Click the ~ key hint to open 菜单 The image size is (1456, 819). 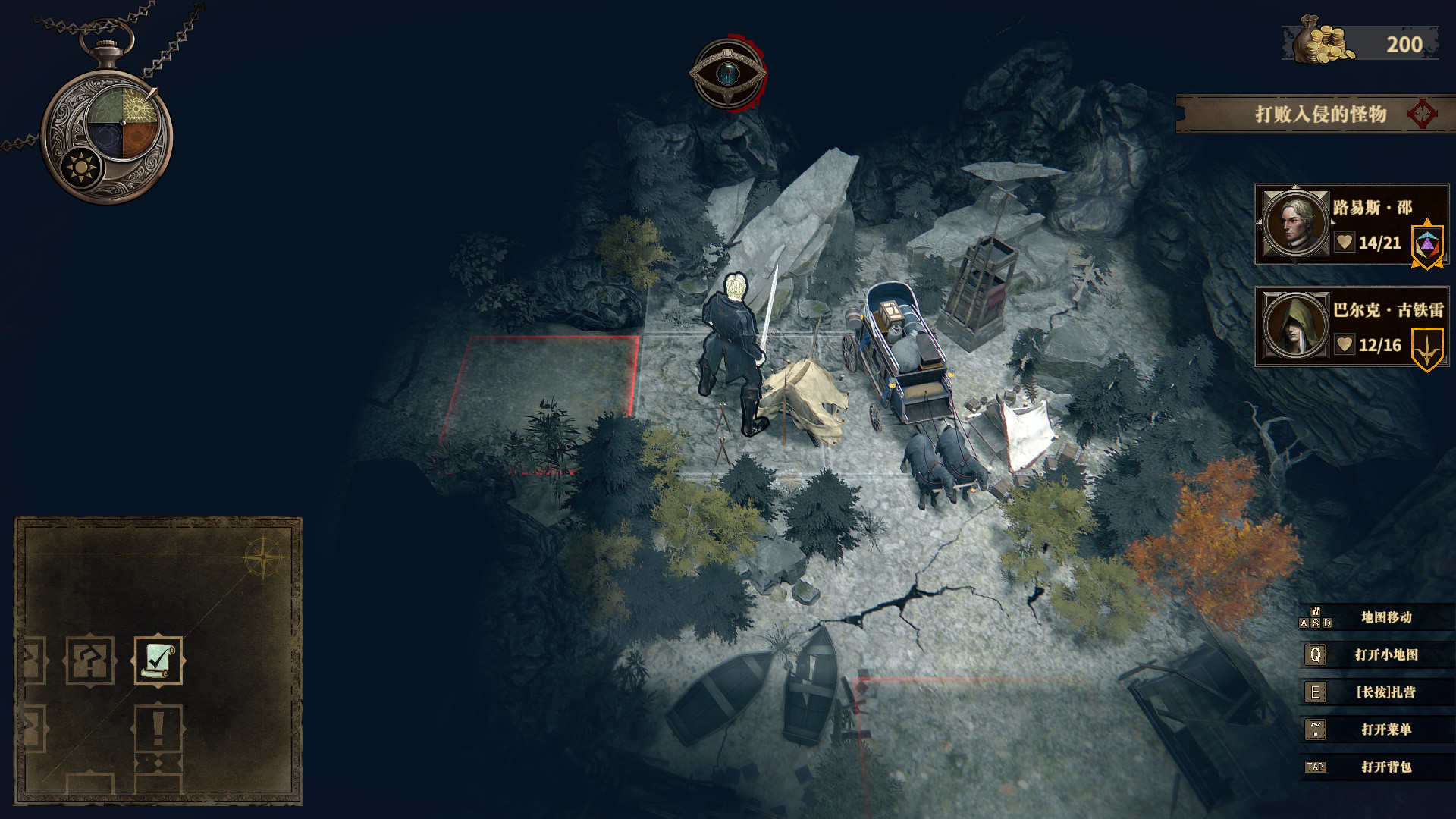[x=1316, y=730]
